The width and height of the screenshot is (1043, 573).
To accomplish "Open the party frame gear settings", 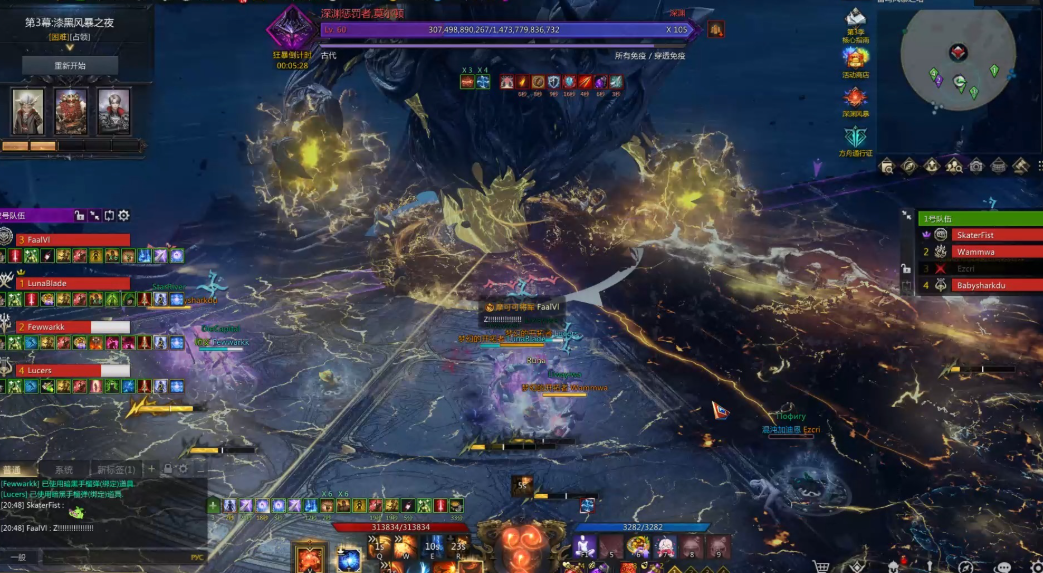I will pos(124,215).
